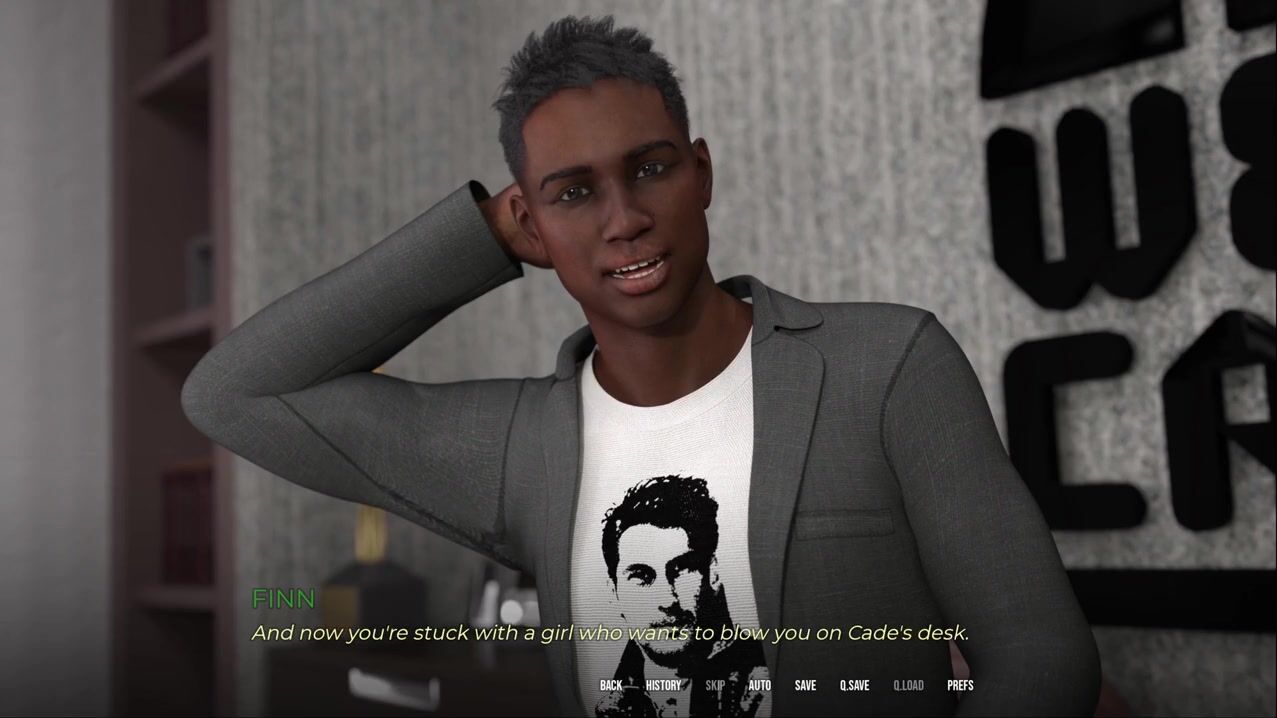Open the dialogue History log
The image size is (1277, 718).
click(663, 685)
